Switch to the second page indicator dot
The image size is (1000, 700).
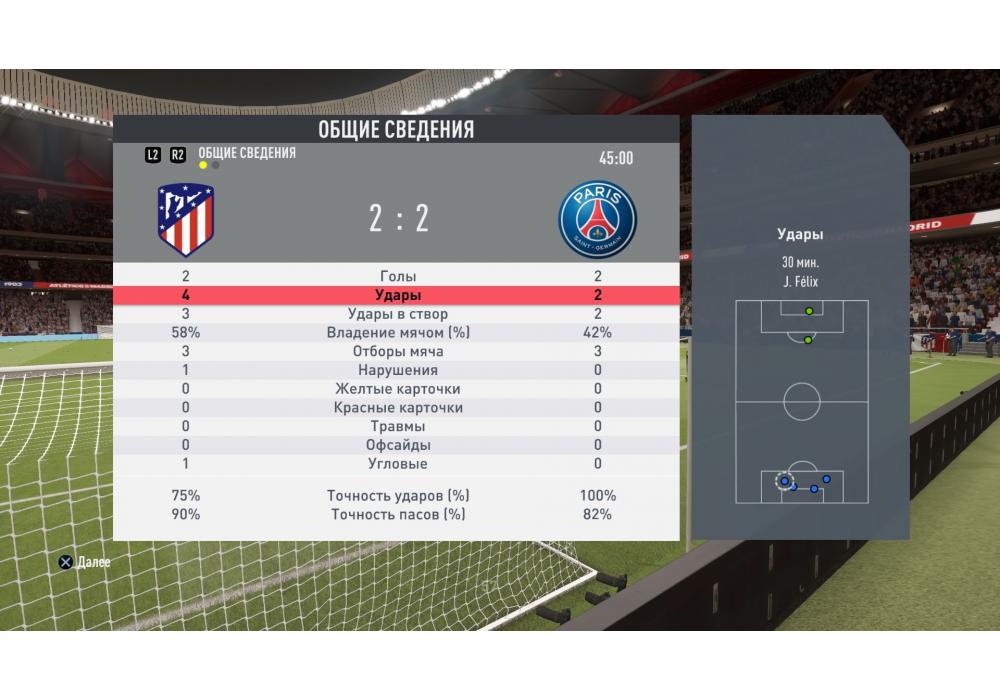pos(216,166)
